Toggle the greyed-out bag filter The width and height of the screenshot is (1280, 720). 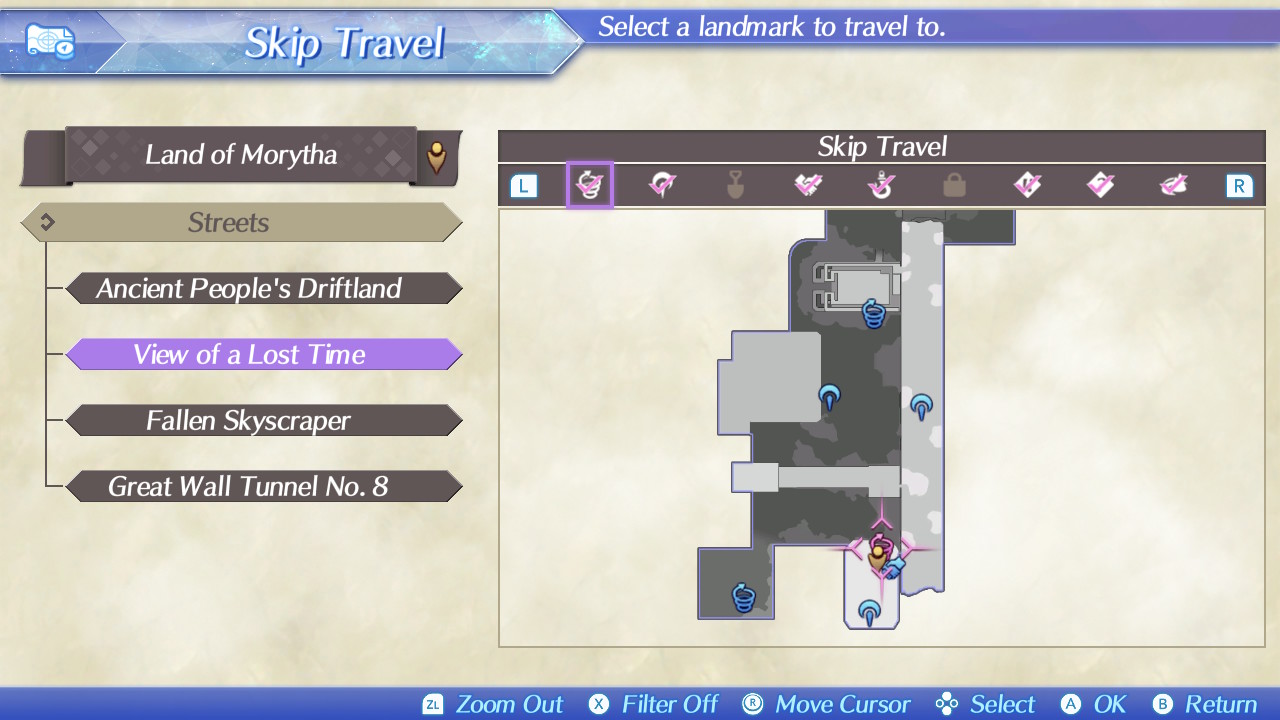click(954, 185)
